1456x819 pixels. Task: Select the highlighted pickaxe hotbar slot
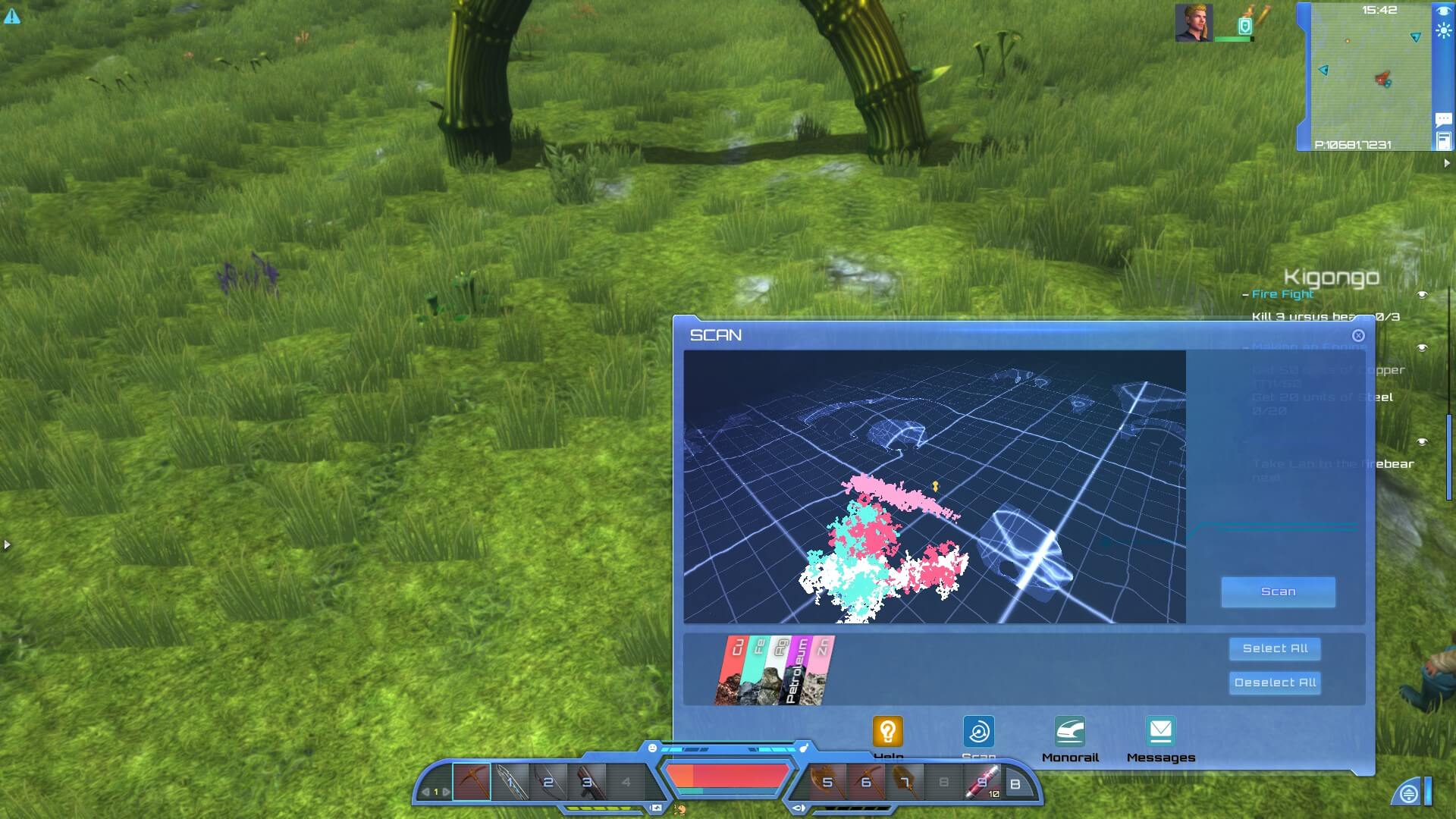(x=472, y=782)
